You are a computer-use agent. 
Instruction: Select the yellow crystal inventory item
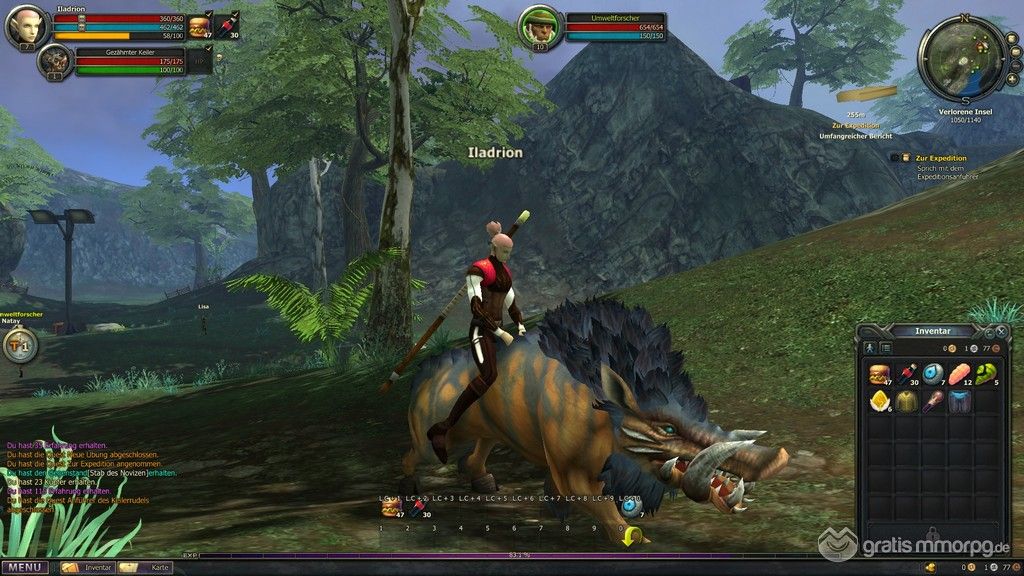click(879, 401)
